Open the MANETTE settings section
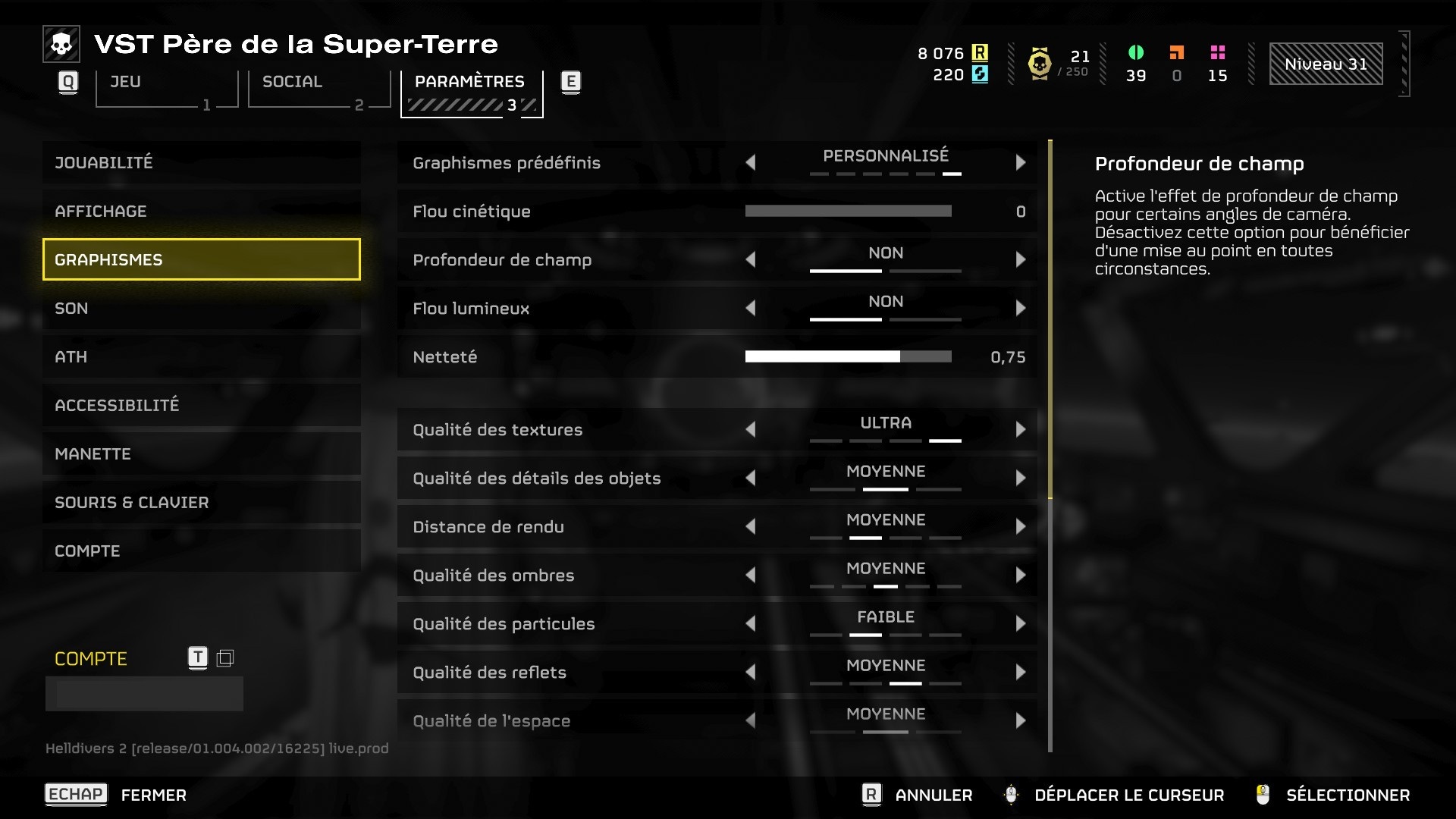 point(201,453)
